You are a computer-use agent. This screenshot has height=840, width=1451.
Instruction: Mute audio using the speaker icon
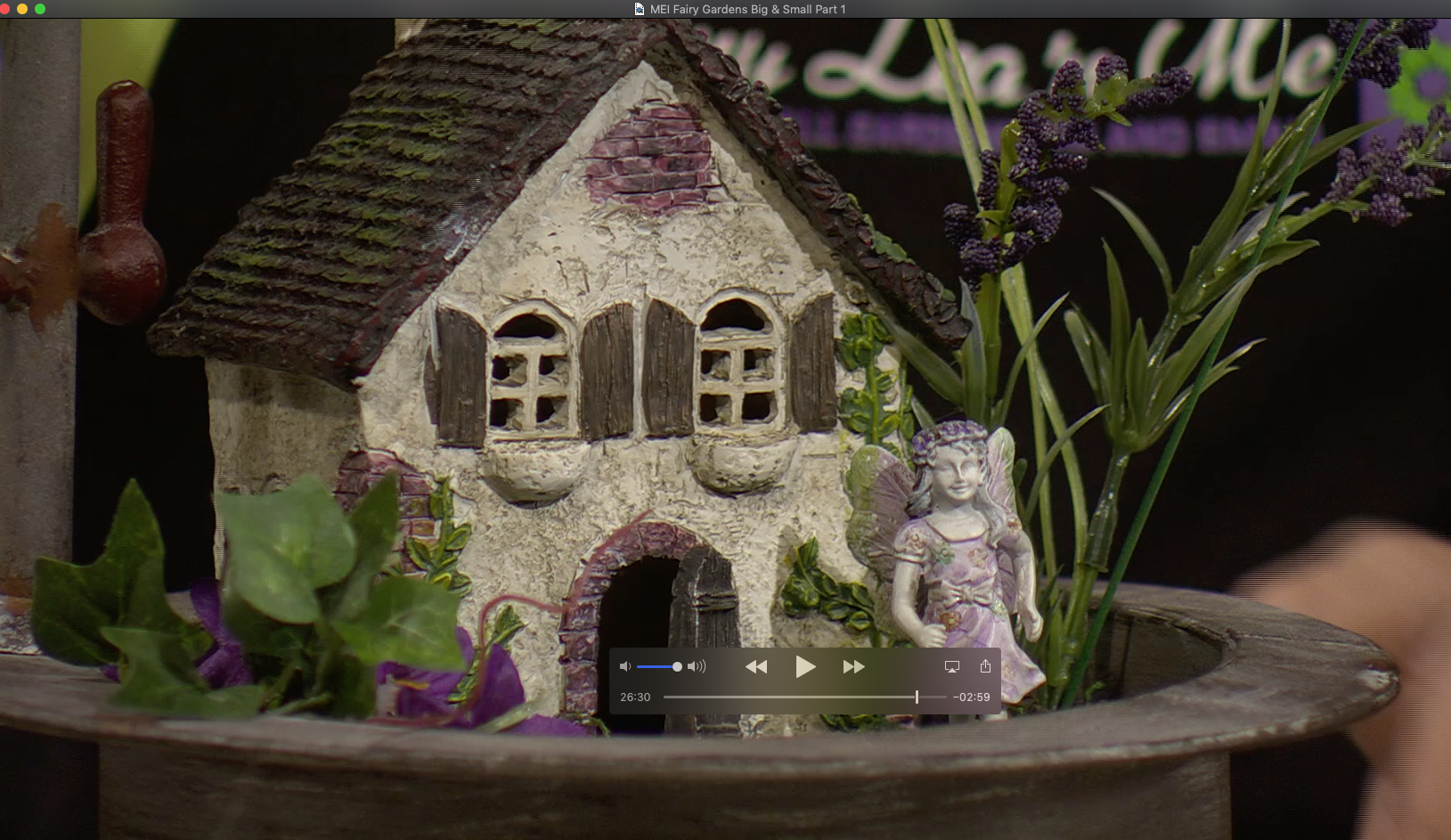(626, 666)
